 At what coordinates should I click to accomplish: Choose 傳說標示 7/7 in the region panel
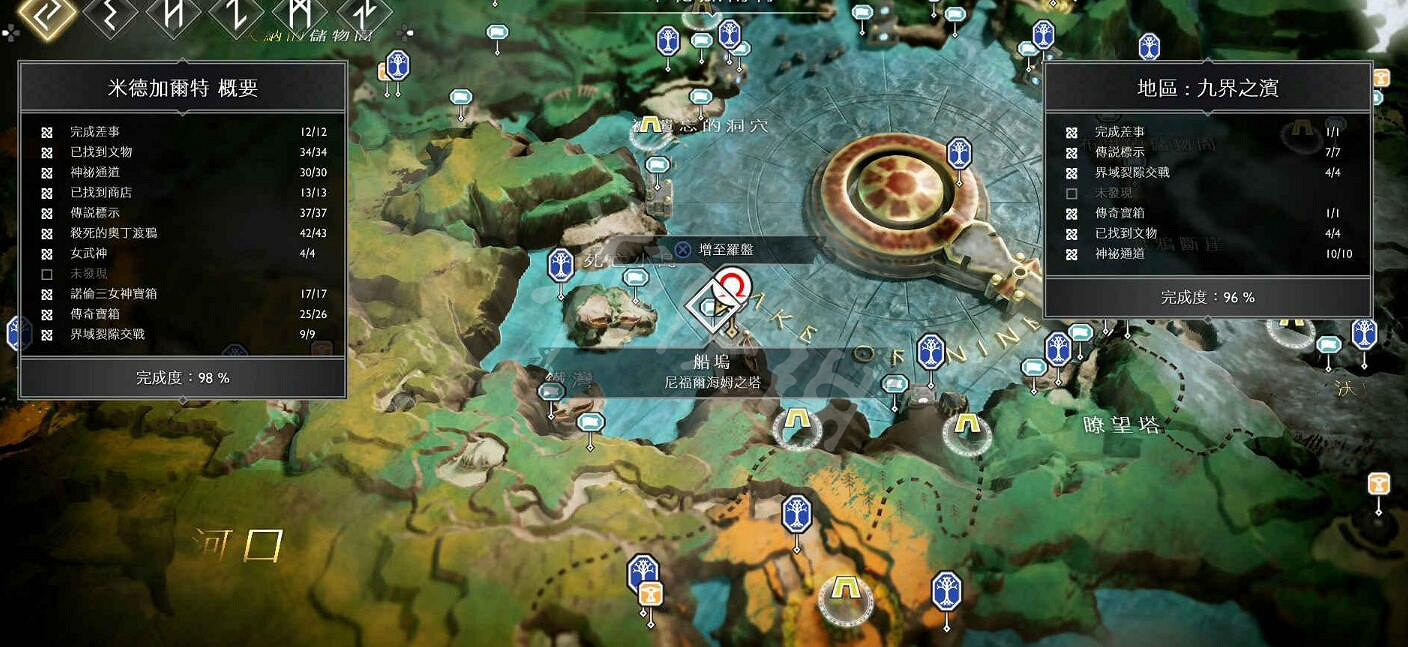click(1207, 152)
